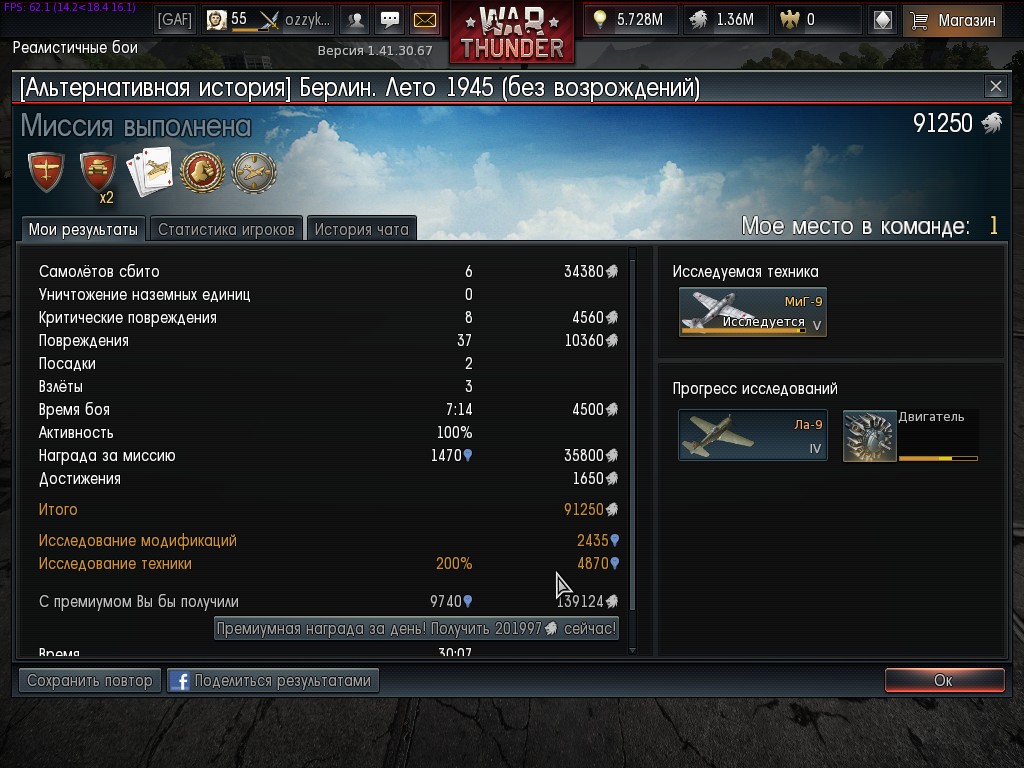Open the chat speech bubble icon
The height and width of the screenshot is (768, 1024).
click(390, 19)
